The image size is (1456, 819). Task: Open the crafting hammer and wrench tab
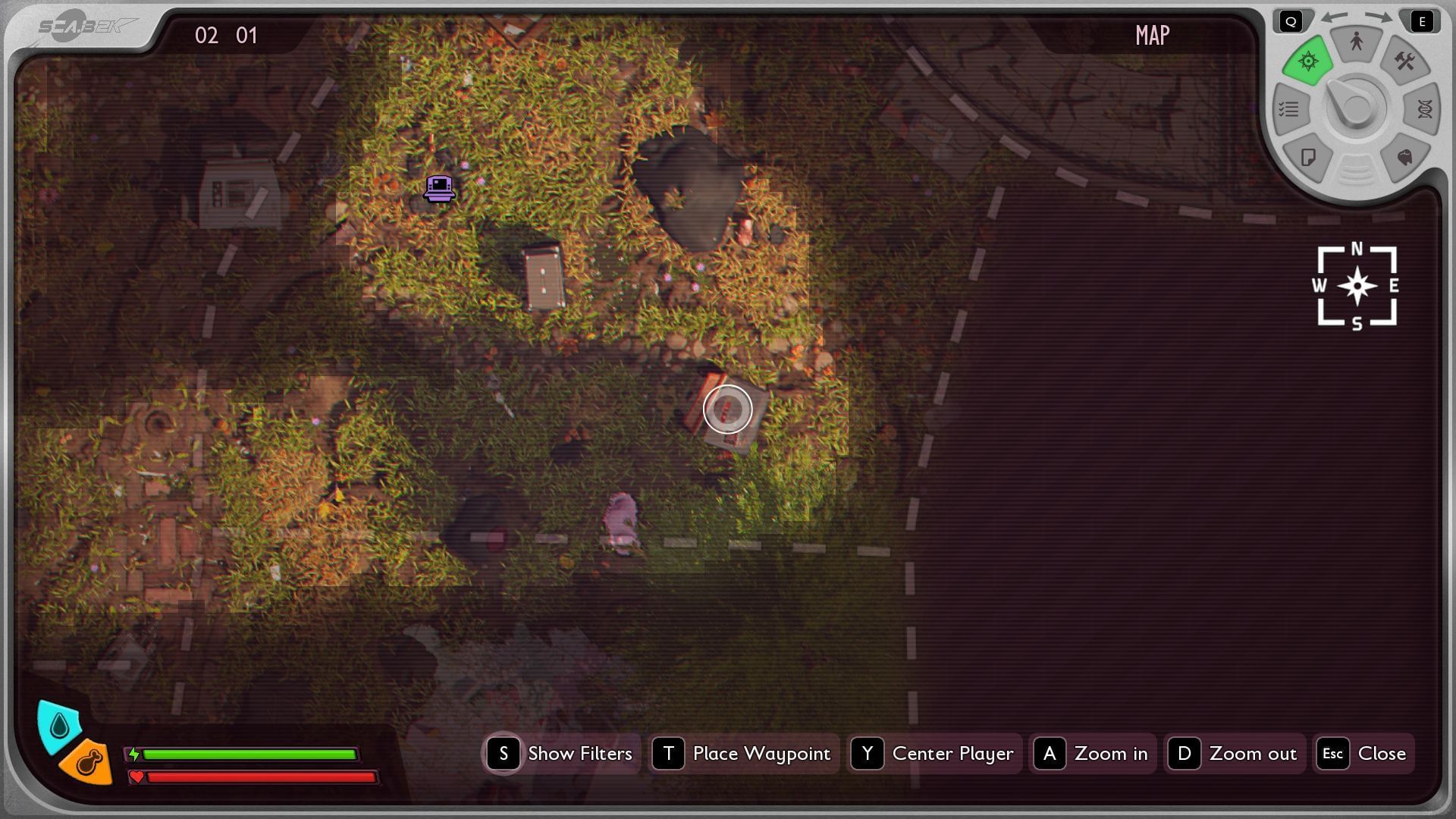pyautogui.click(x=1404, y=61)
